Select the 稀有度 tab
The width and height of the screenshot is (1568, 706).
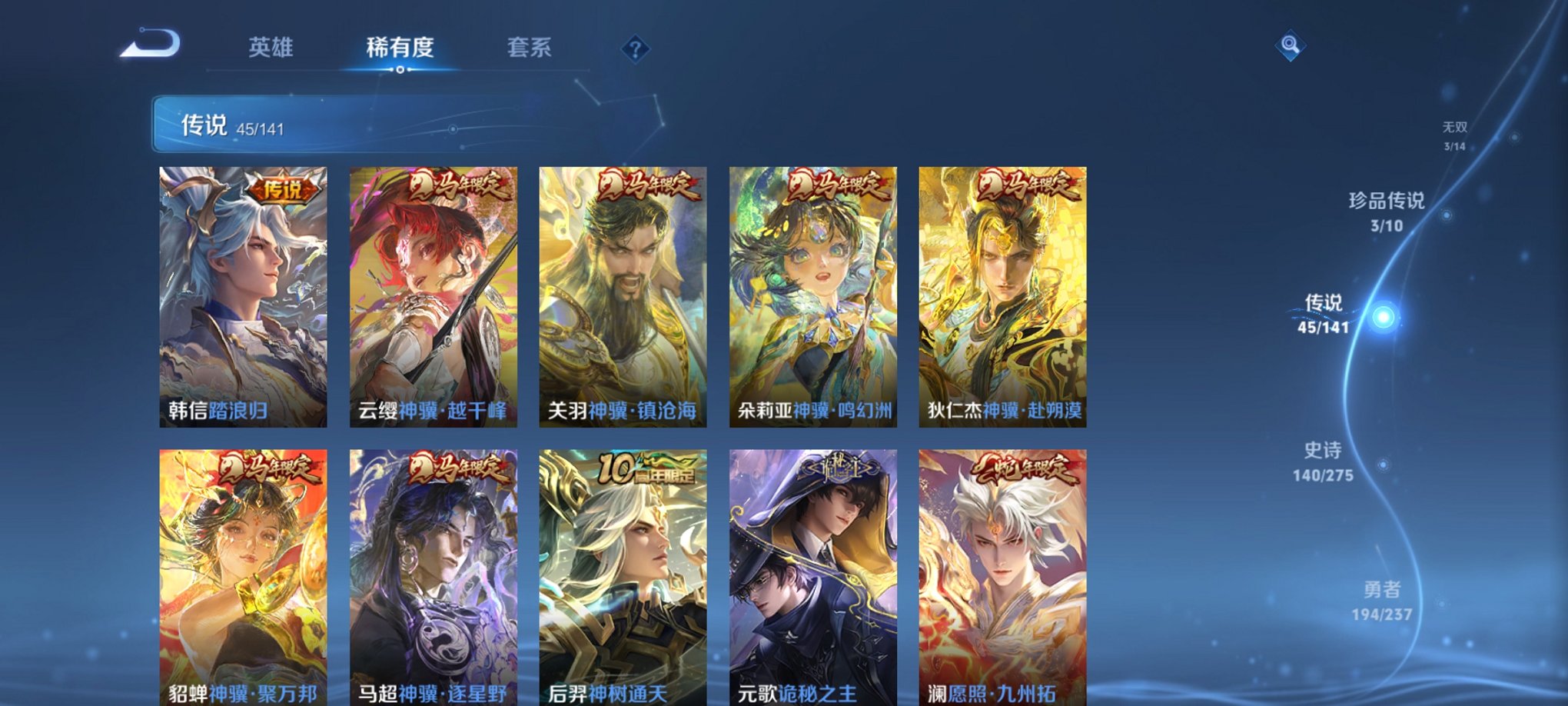[399, 46]
